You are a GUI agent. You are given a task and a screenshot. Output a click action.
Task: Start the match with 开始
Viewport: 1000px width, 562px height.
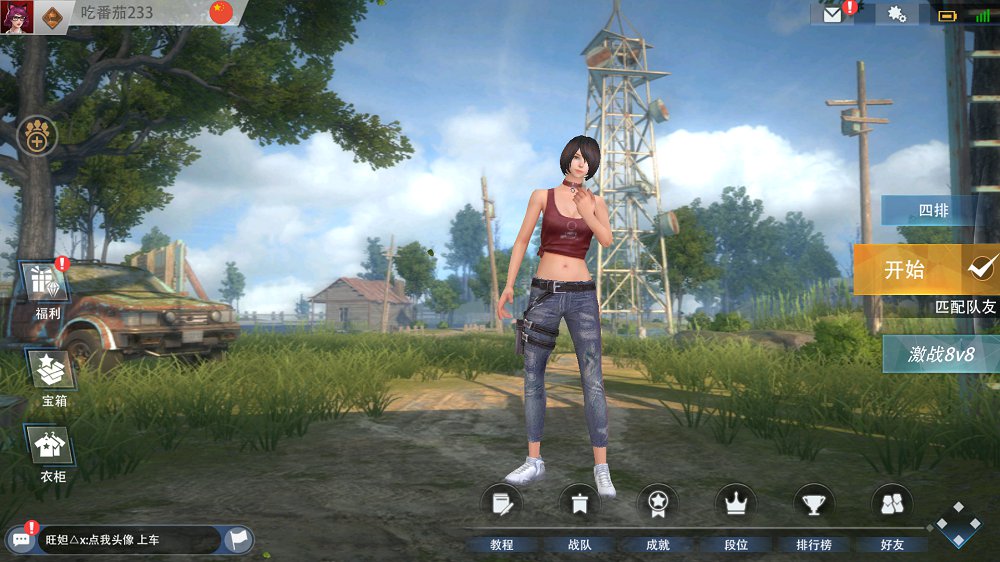pyautogui.click(x=904, y=270)
